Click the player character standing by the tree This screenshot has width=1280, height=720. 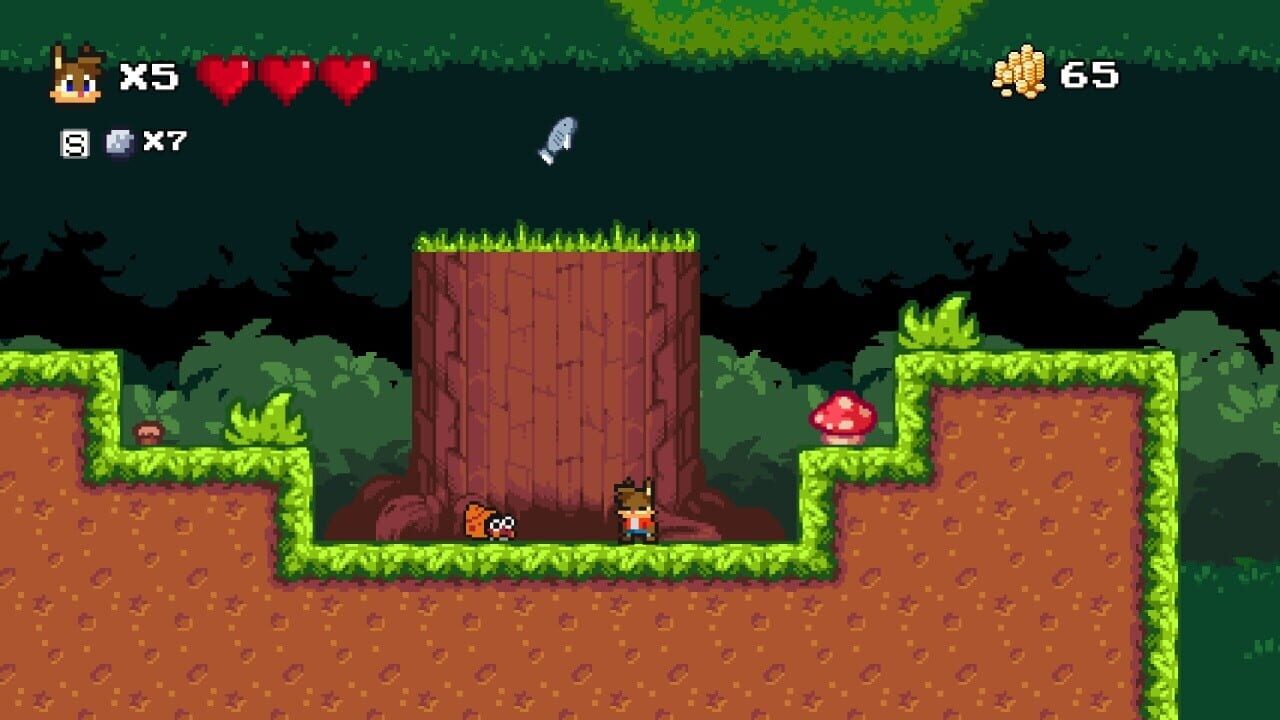pyautogui.click(x=635, y=510)
